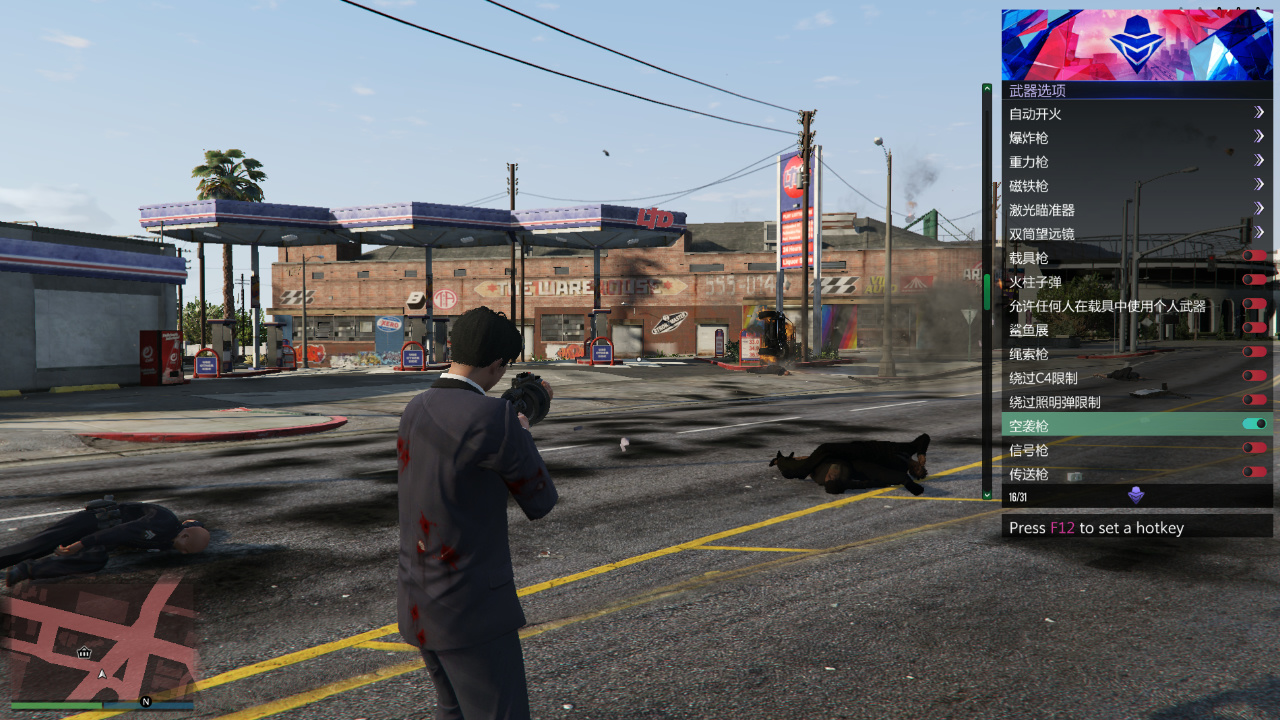
Task: Disable the highlighted 空袭枪 toggle
Action: click(x=1254, y=424)
